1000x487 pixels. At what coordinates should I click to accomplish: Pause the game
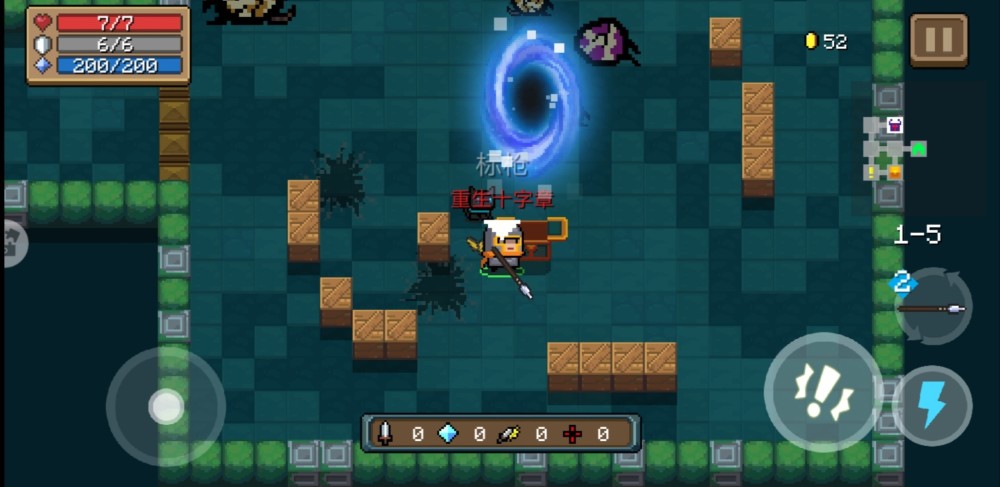point(938,40)
